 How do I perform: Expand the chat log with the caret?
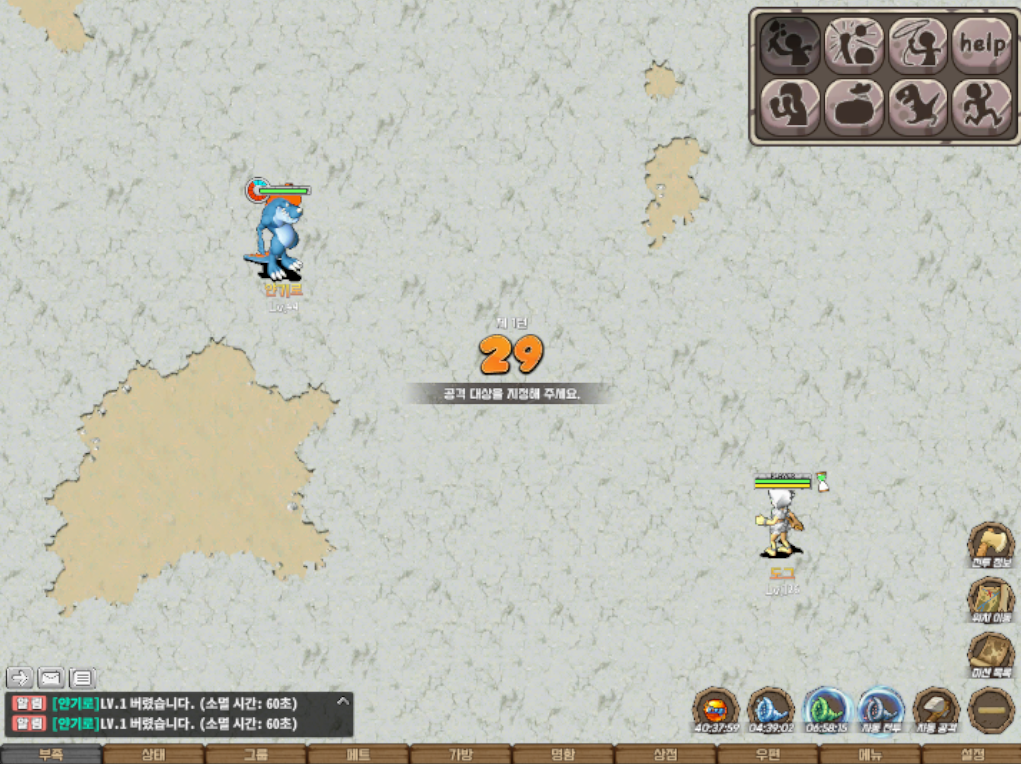tap(343, 701)
